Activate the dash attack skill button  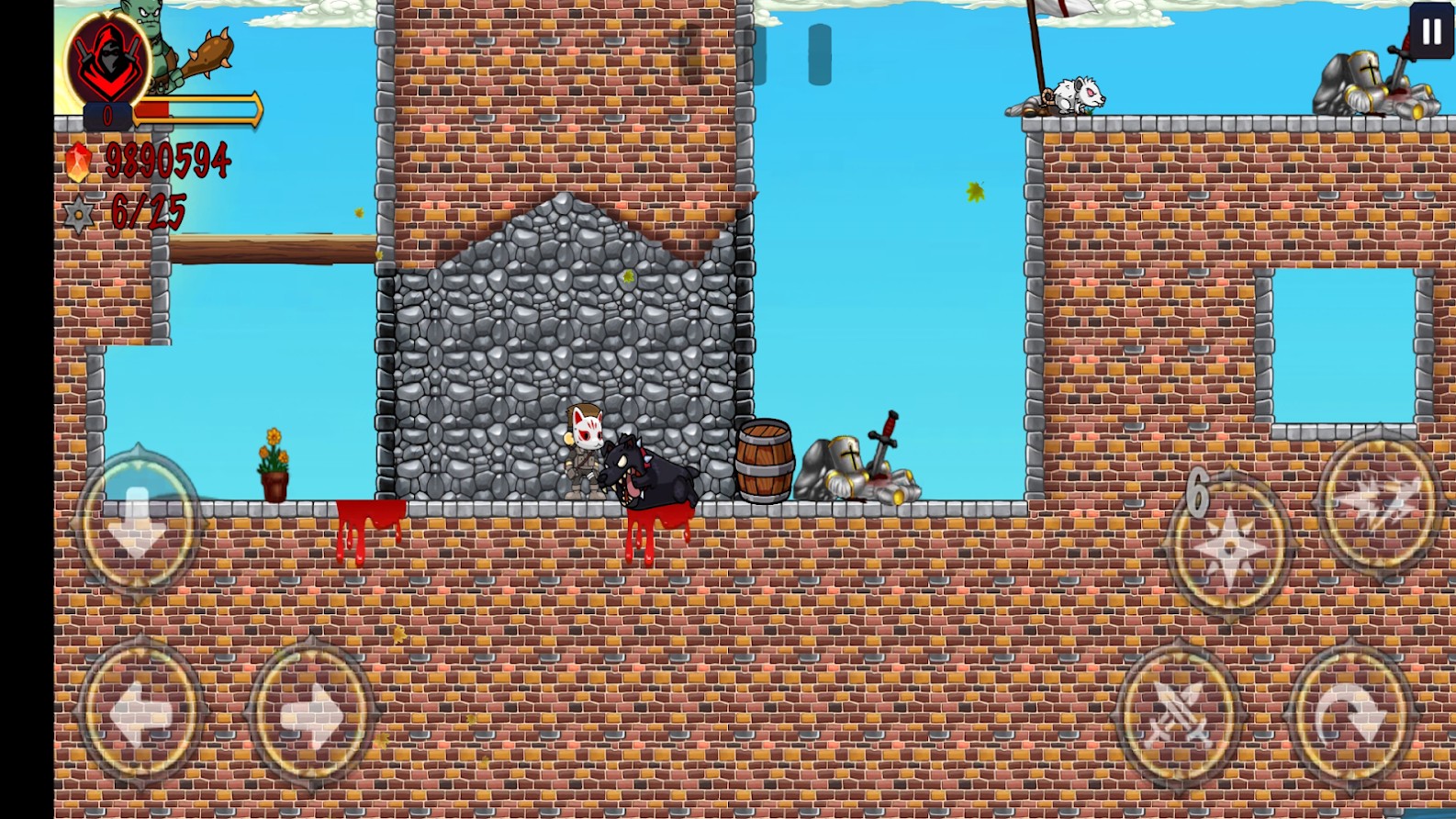(1379, 501)
